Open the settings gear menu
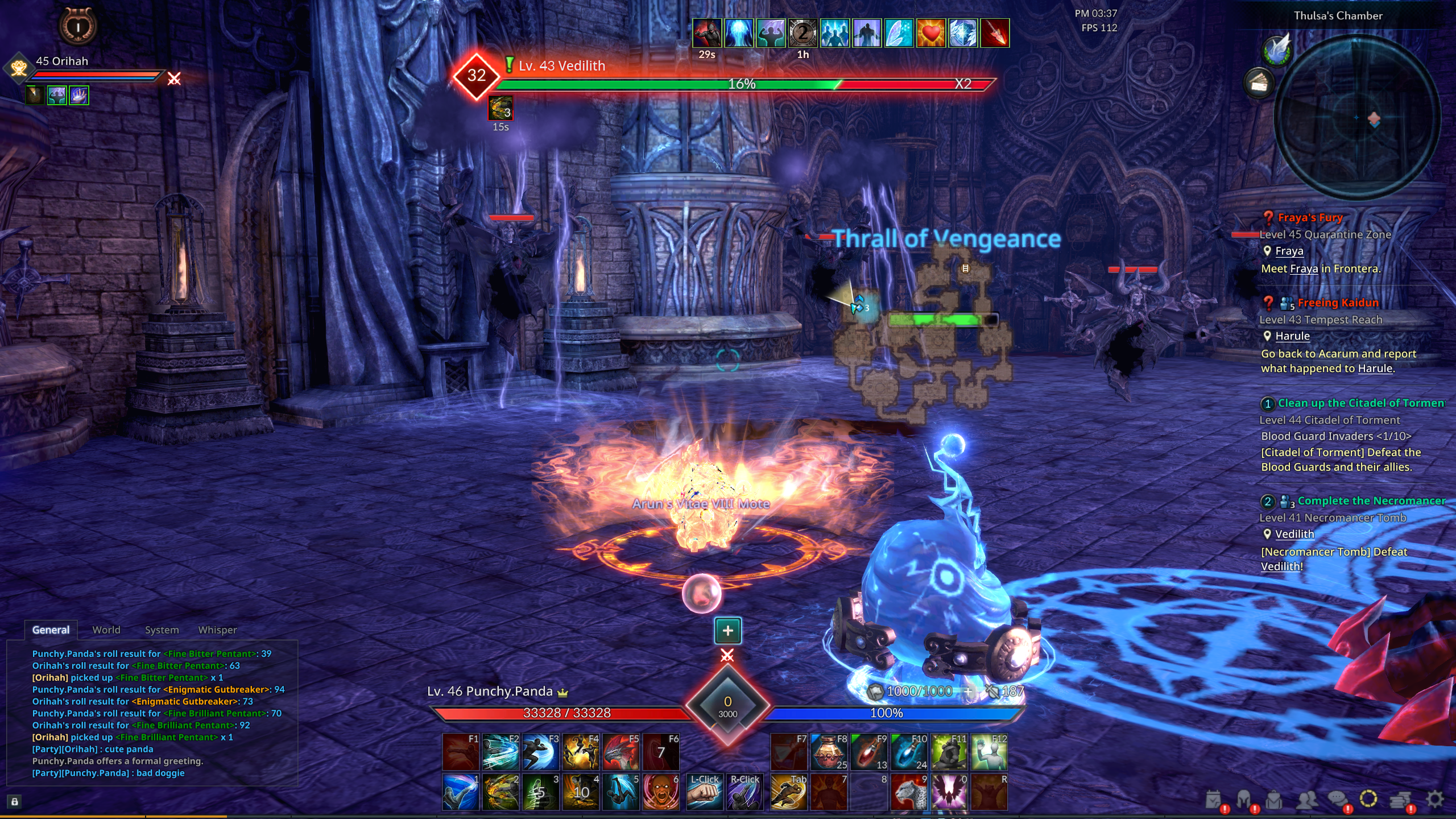The width and height of the screenshot is (1456, 819). pyautogui.click(x=1435, y=800)
